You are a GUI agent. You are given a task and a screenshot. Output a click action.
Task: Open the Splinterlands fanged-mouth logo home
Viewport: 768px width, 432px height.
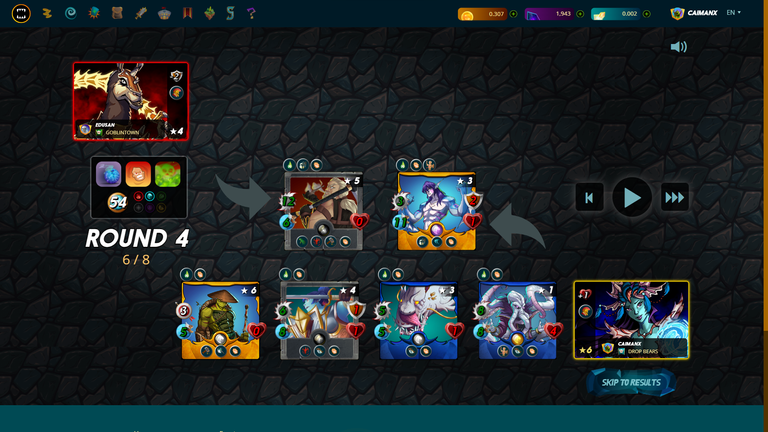pos(21,13)
